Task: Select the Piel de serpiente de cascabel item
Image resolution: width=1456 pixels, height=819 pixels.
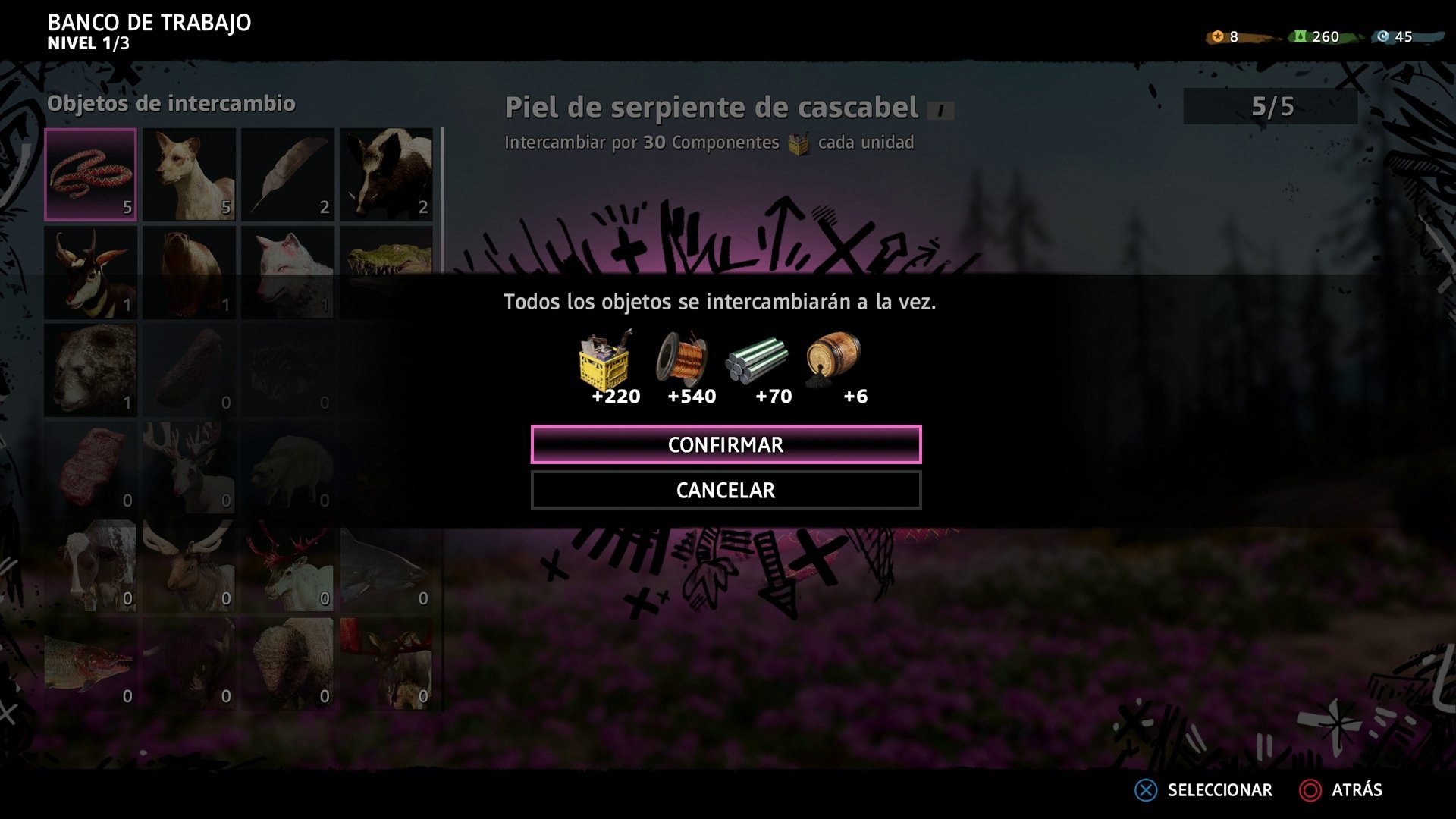Action: tap(90, 174)
